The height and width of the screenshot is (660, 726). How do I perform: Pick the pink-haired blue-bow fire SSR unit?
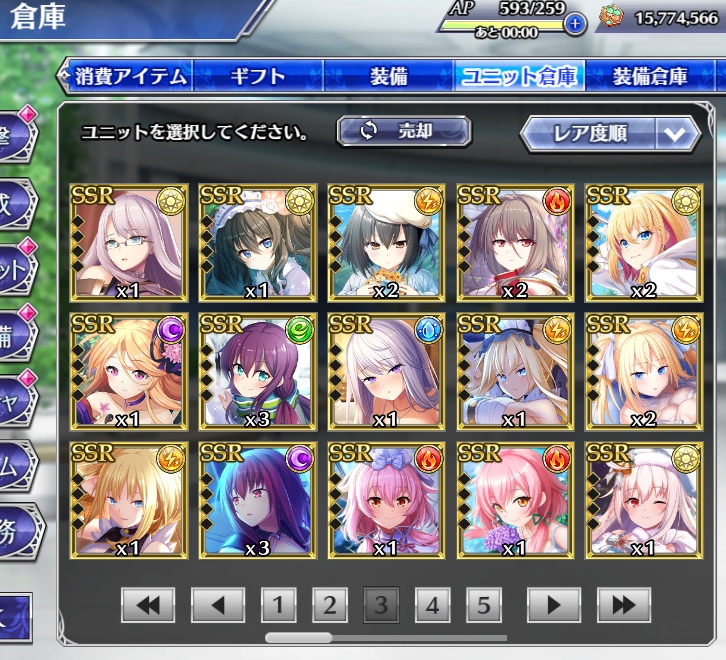pos(387,499)
